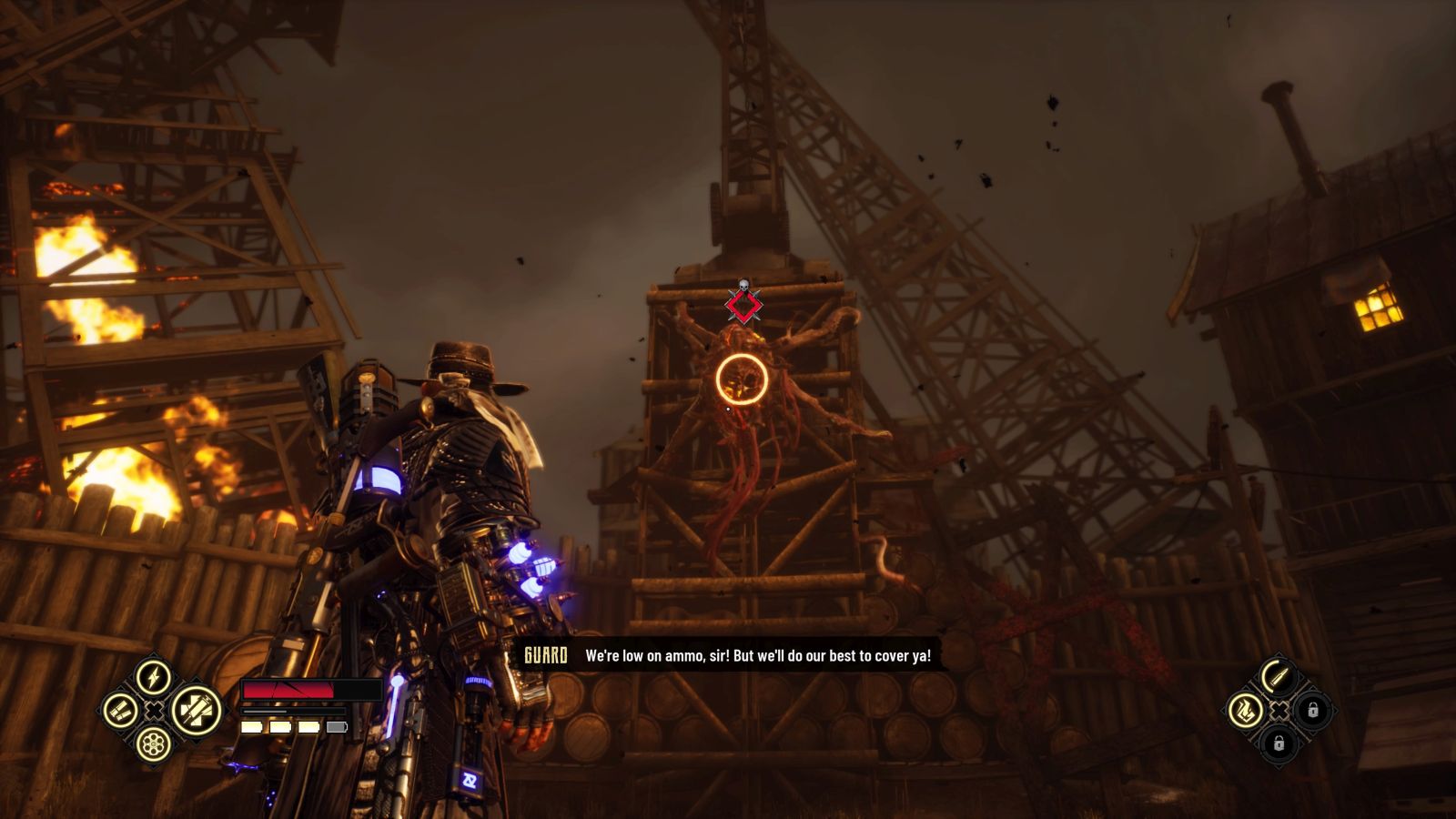1456x819 pixels.
Task: Activate the lightning bolt ability
Action: point(154,677)
